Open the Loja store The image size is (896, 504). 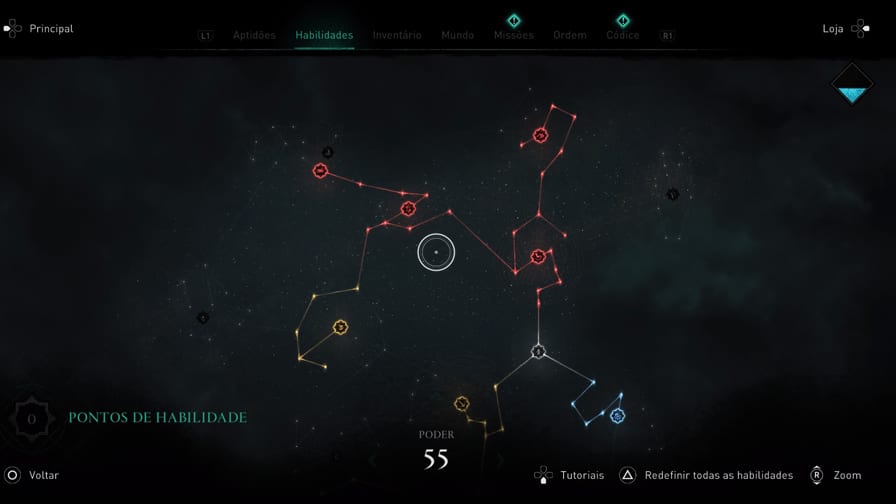[x=845, y=29]
